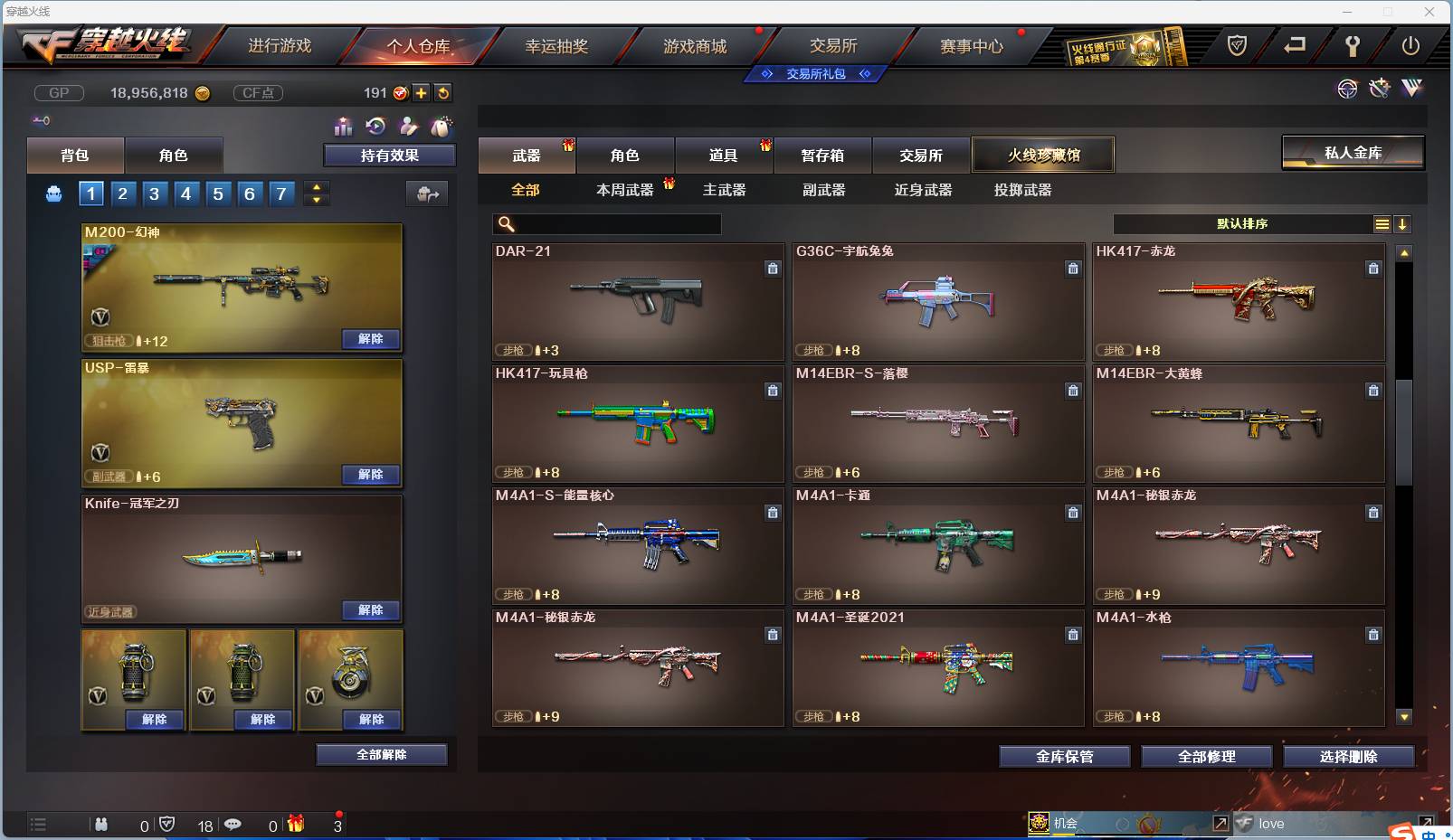Click the bar chart stats icon
This screenshot has width=1453, height=840.
(x=344, y=127)
